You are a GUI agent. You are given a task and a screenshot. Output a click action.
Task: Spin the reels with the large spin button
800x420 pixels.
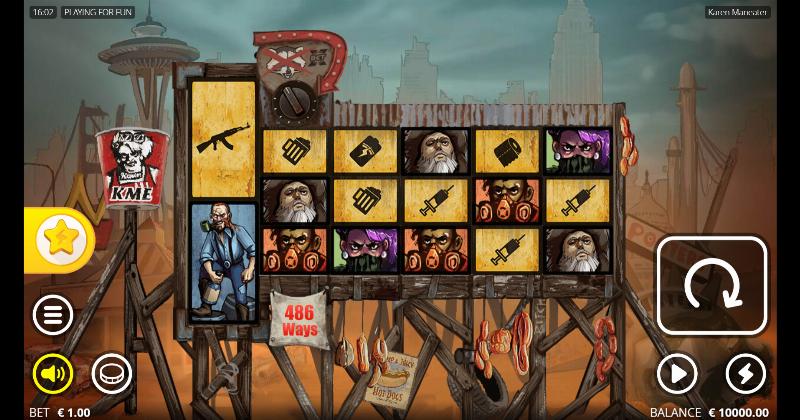point(711,285)
